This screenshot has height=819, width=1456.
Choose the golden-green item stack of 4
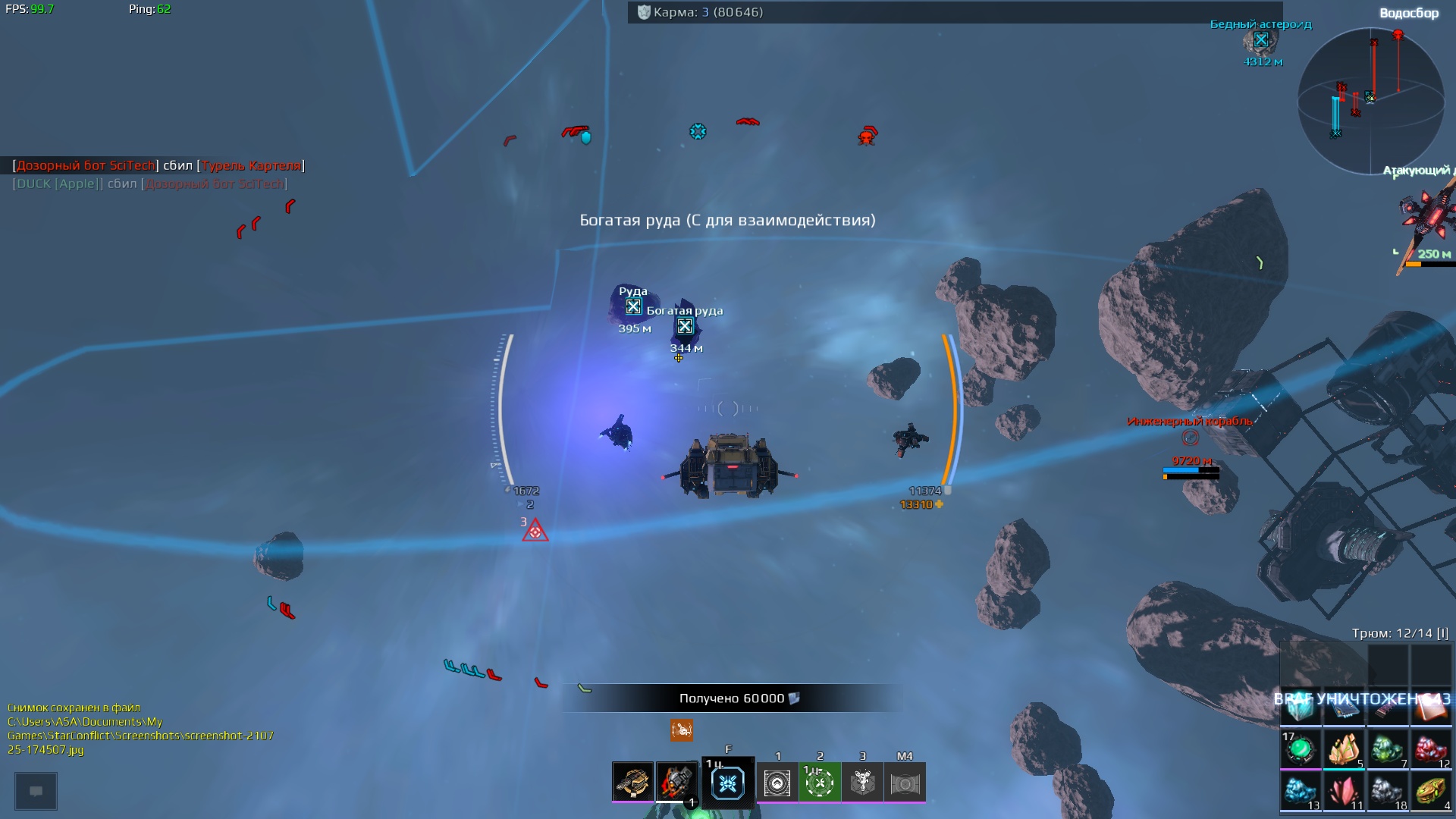(x=1430, y=791)
